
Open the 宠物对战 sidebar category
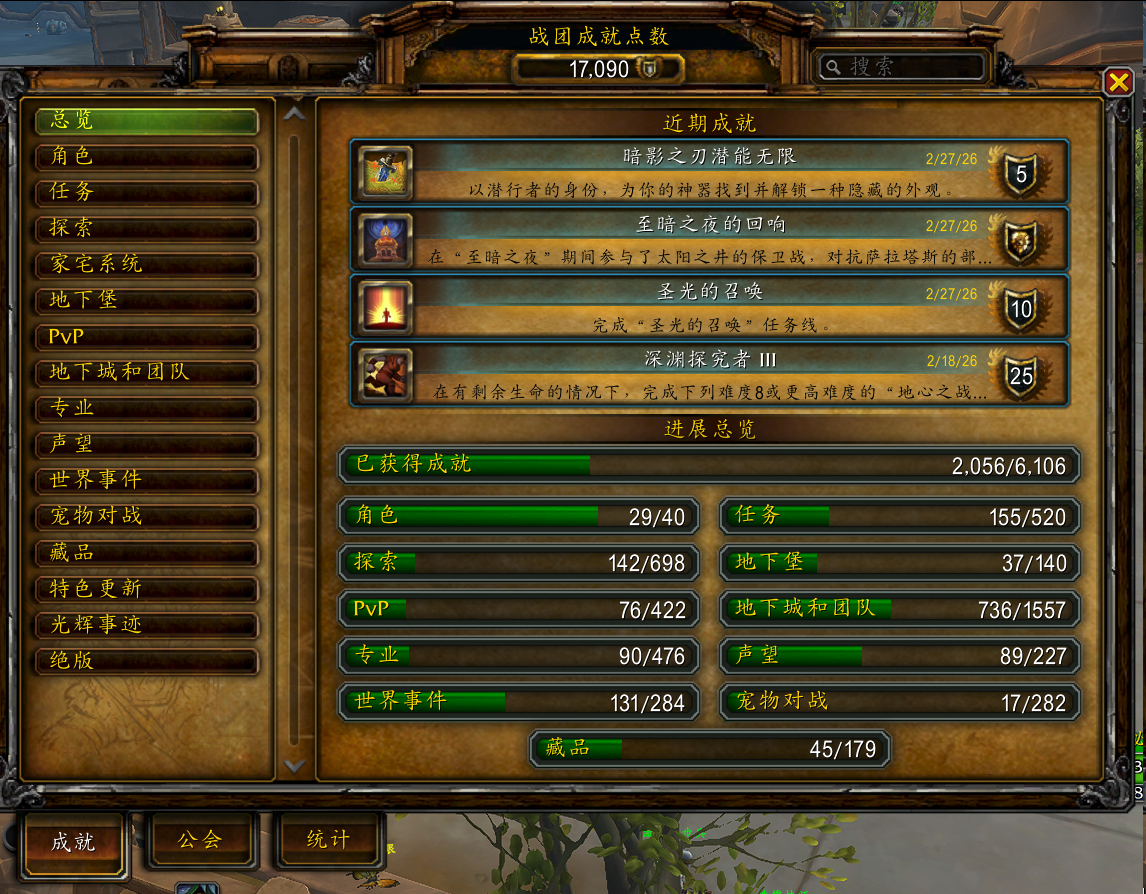tap(146, 517)
